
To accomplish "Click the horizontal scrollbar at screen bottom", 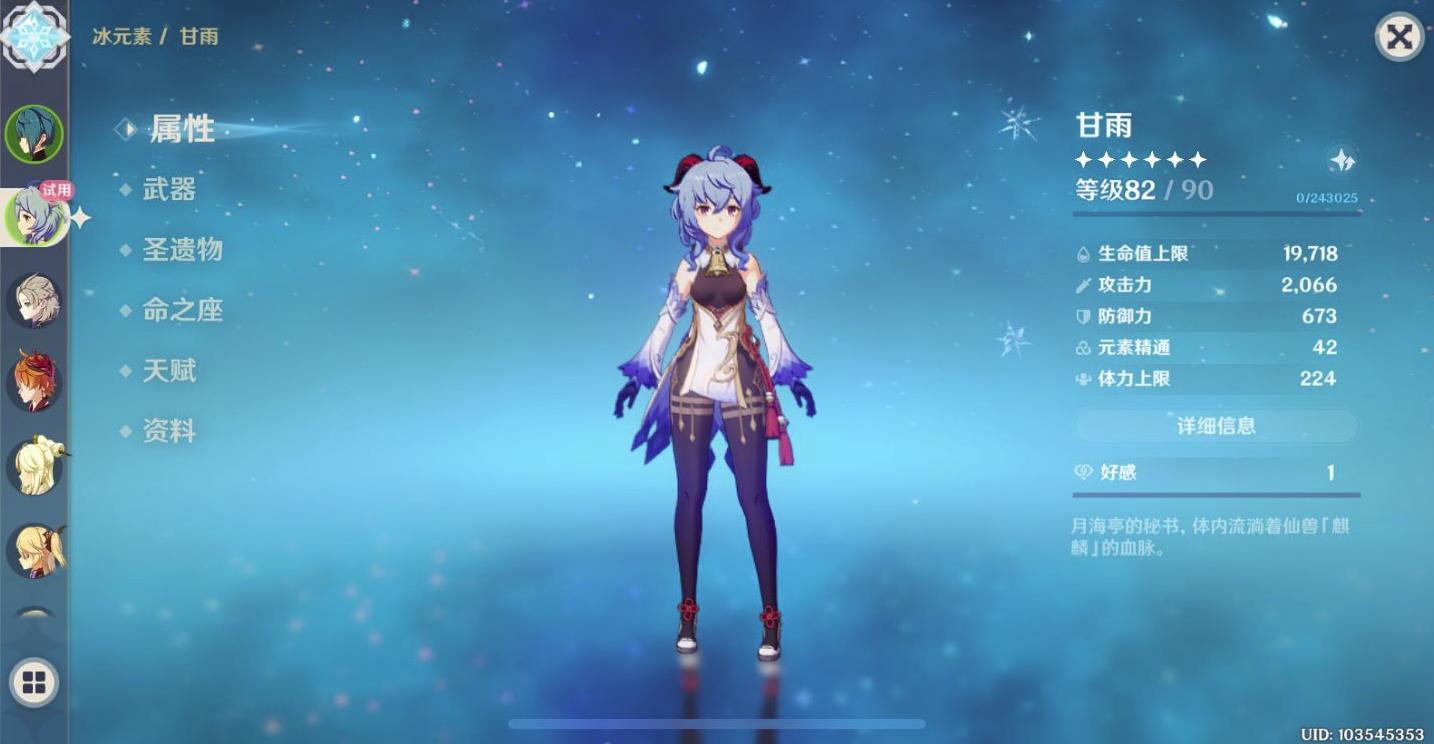I will (716, 722).
